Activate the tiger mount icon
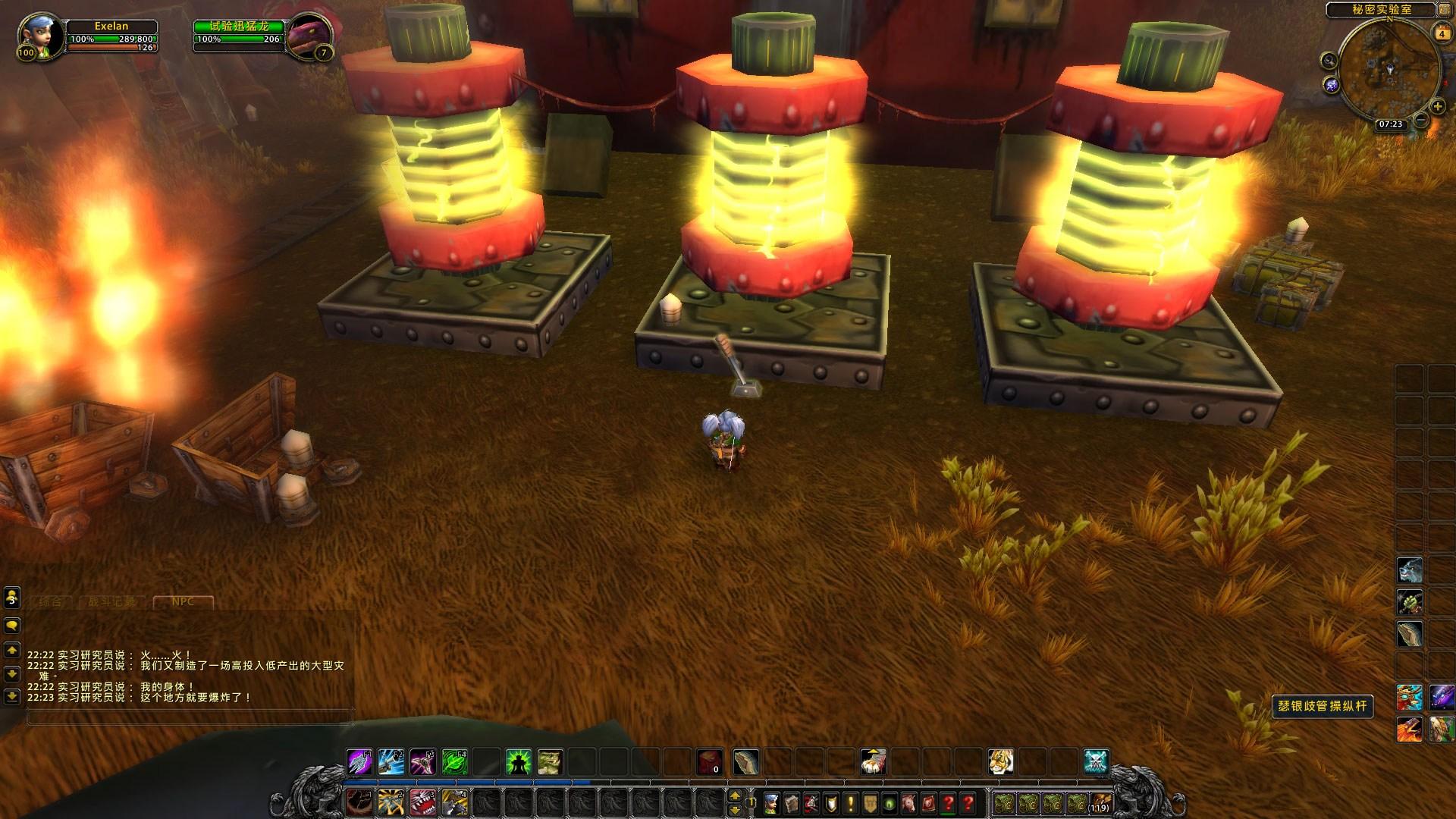The height and width of the screenshot is (819, 1456). pos(1000,762)
